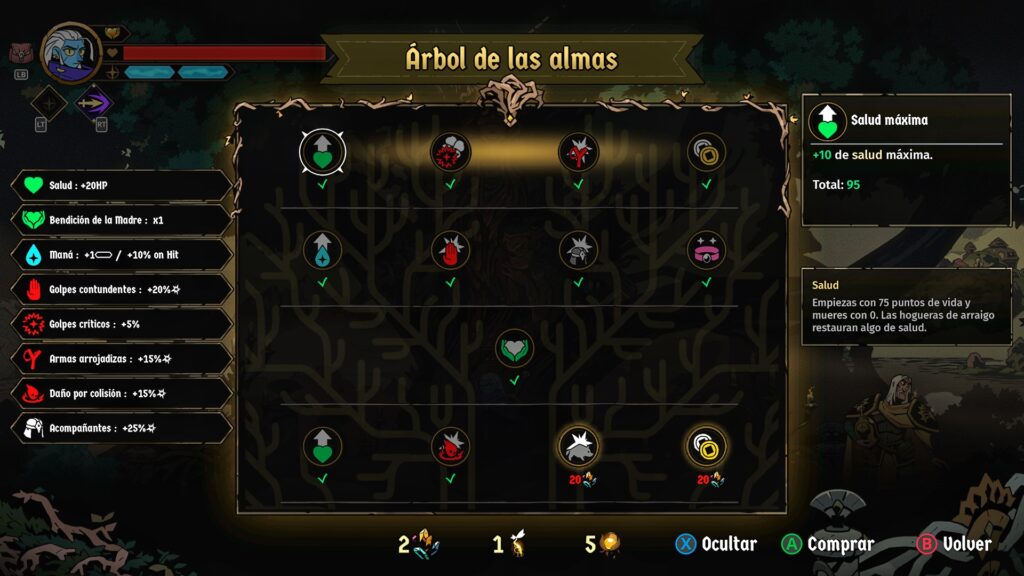Click the purchased gold coin node with checkmark
This screenshot has width=1024, height=576.
click(x=706, y=152)
